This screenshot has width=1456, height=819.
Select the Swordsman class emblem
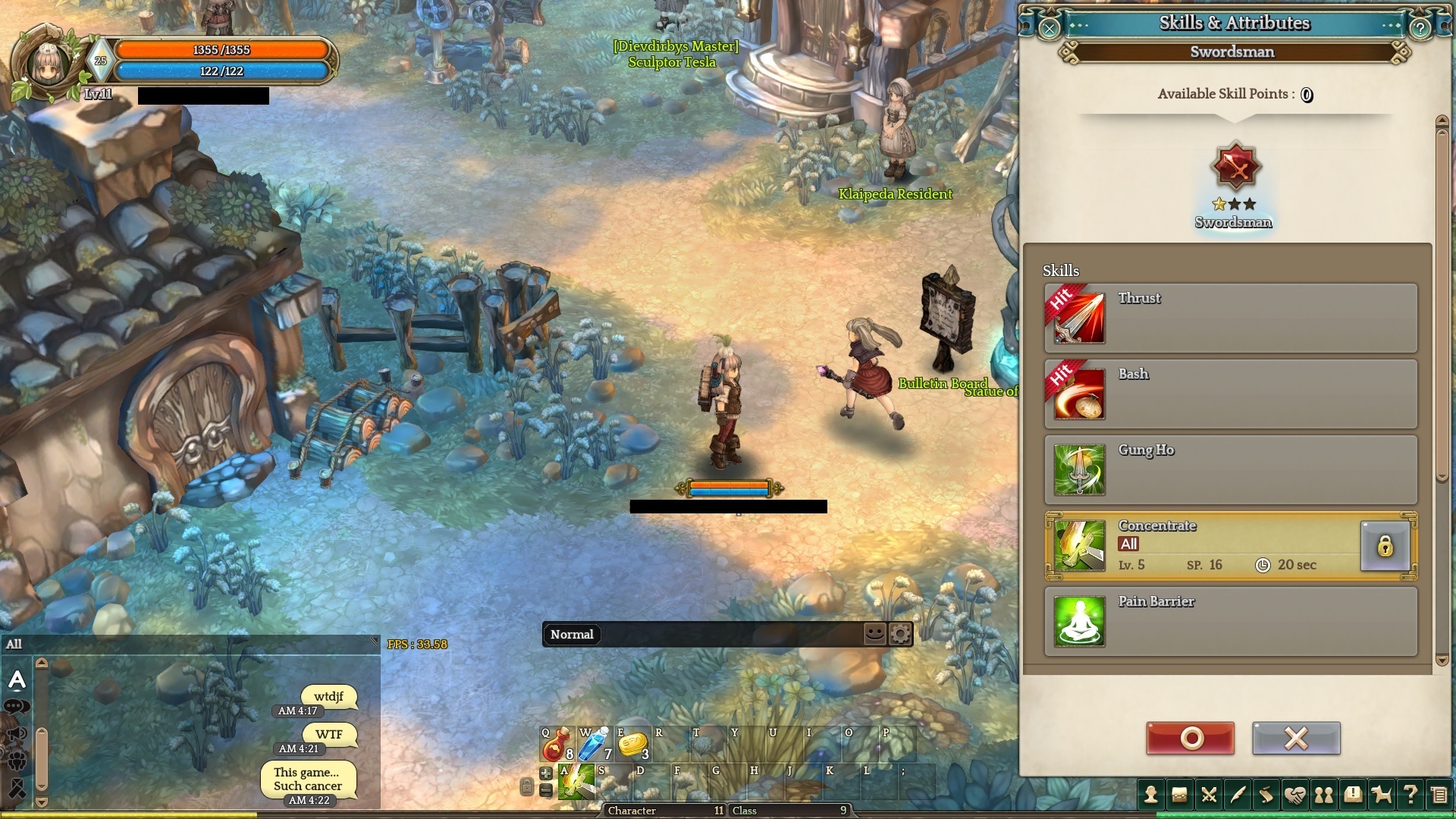tap(1235, 167)
